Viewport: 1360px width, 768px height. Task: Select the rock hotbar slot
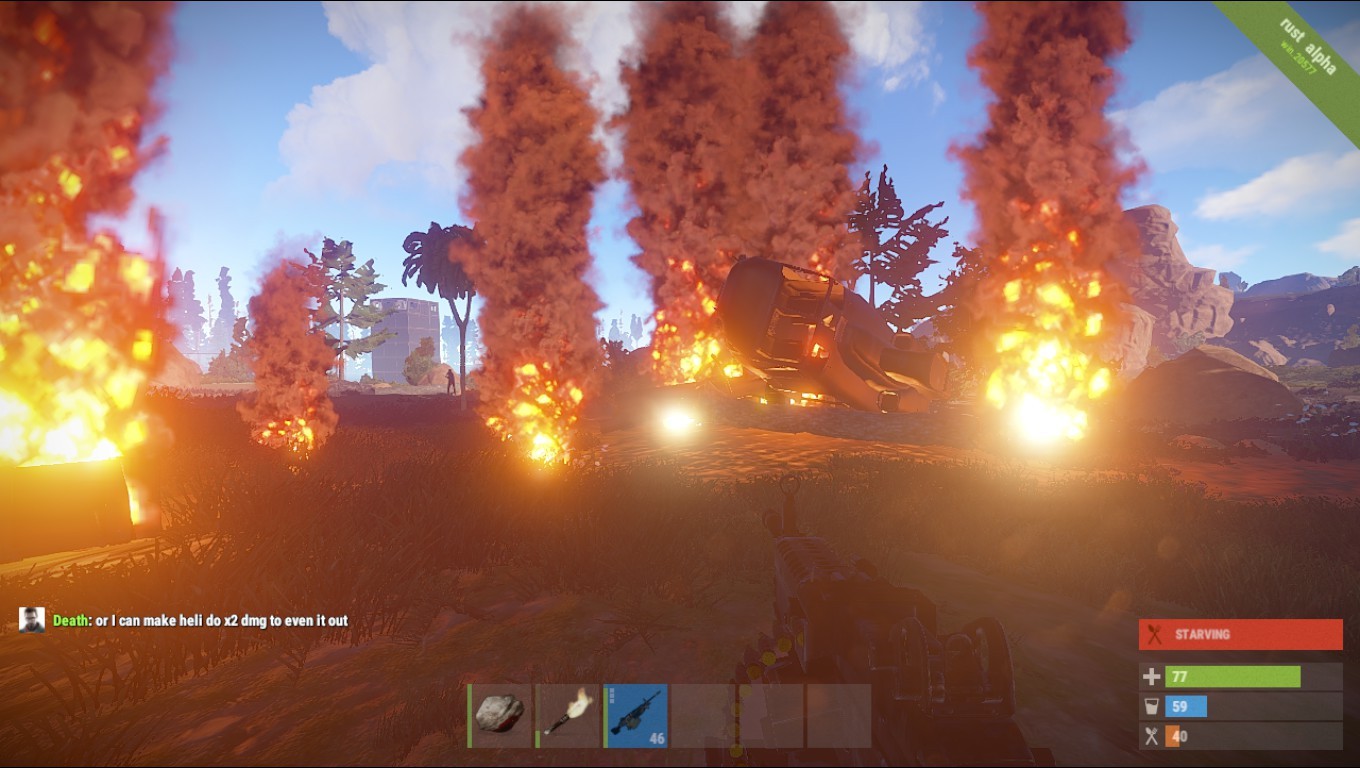500,715
